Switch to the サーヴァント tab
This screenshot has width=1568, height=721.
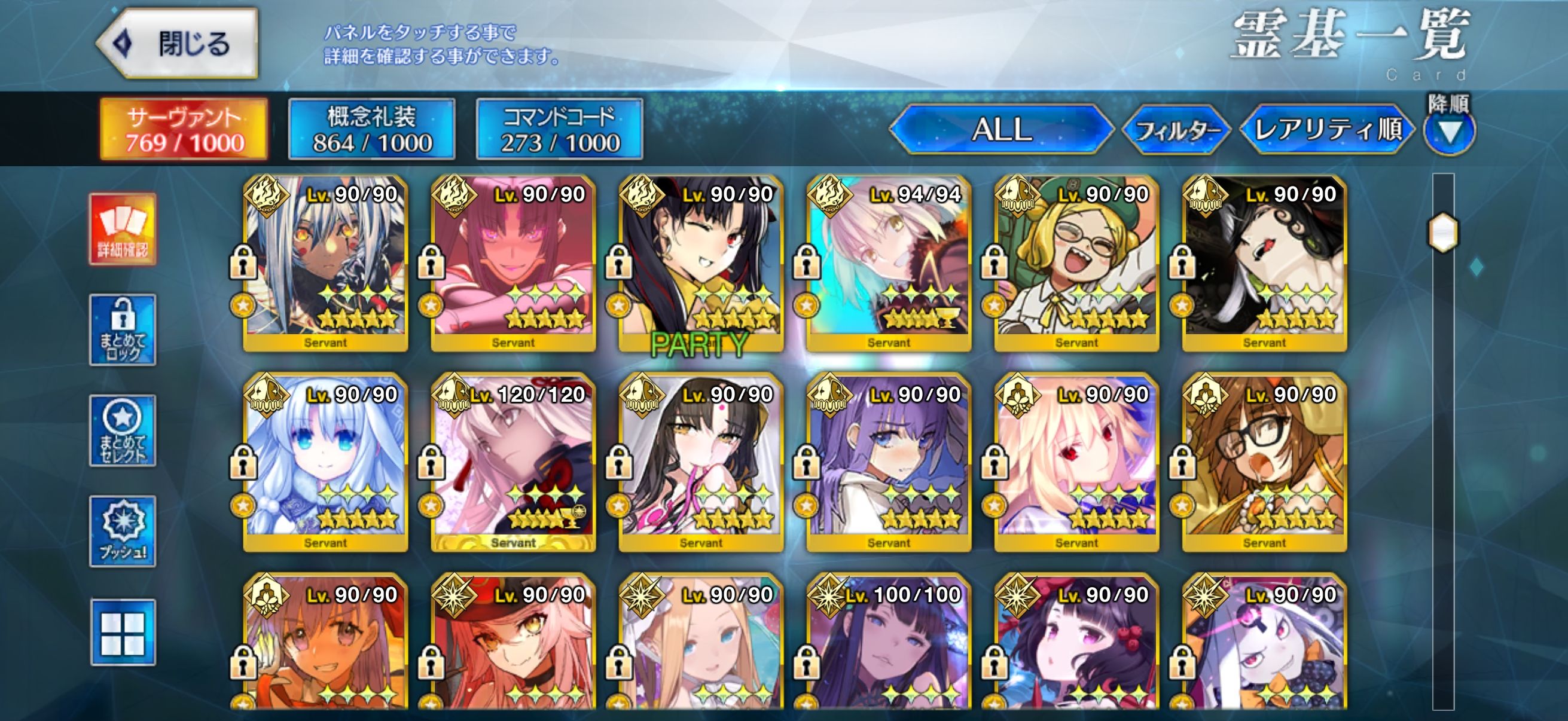[x=184, y=130]
